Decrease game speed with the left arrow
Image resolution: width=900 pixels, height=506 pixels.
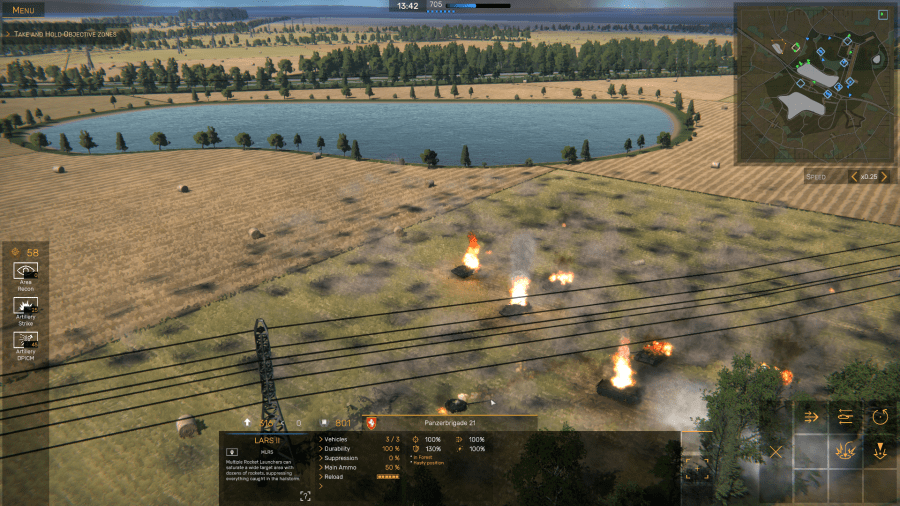[854, 177]
